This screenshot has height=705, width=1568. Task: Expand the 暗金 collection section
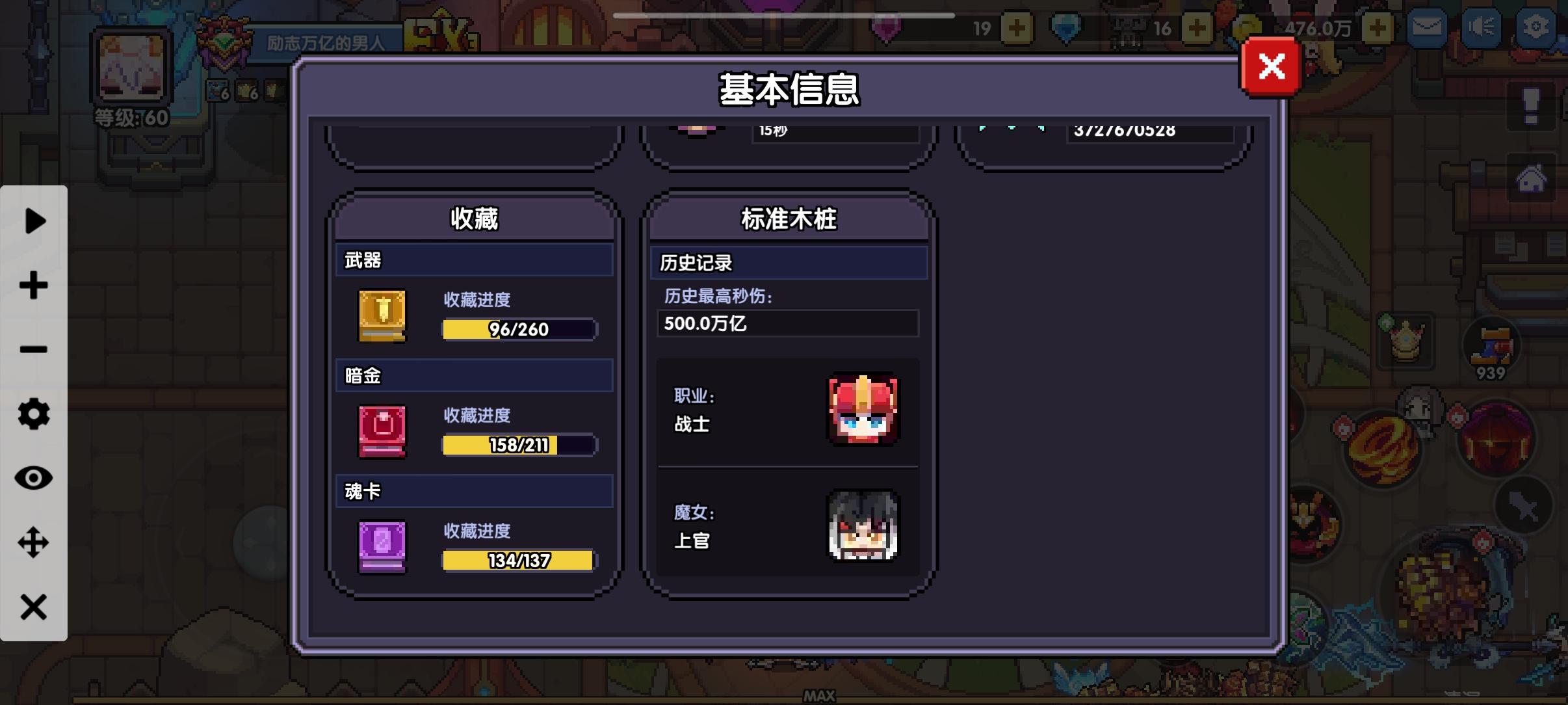pos(474,375)
